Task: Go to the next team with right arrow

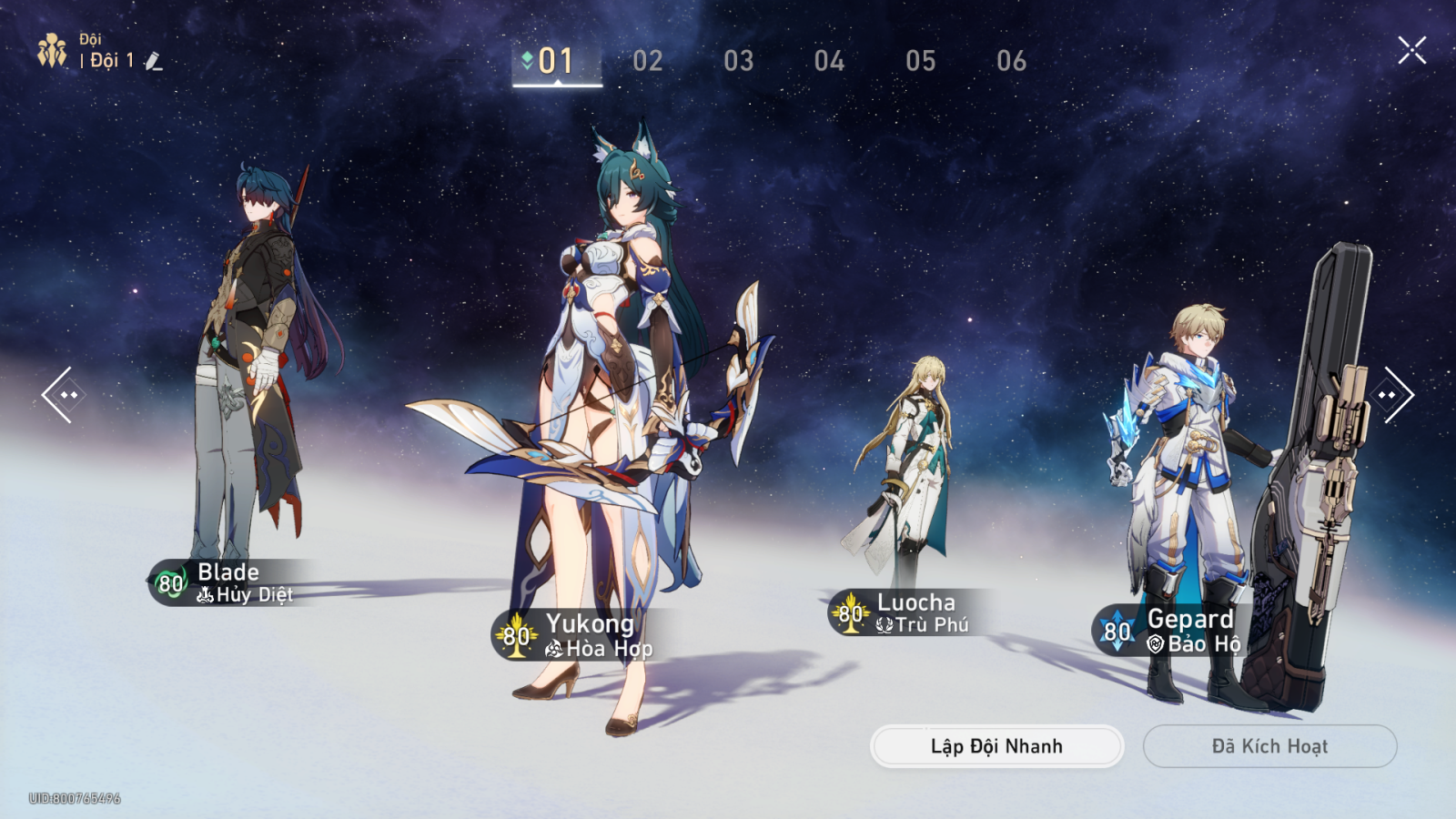Action: [x=1392, y=395]
